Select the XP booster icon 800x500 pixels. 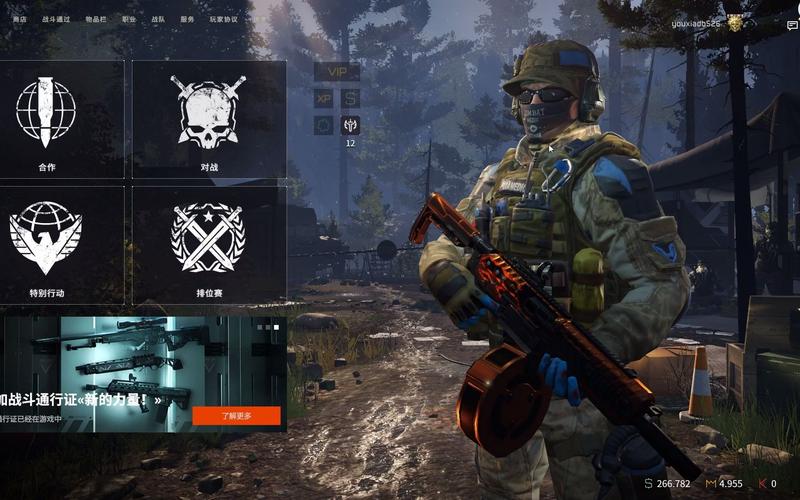tap(323, 98)
